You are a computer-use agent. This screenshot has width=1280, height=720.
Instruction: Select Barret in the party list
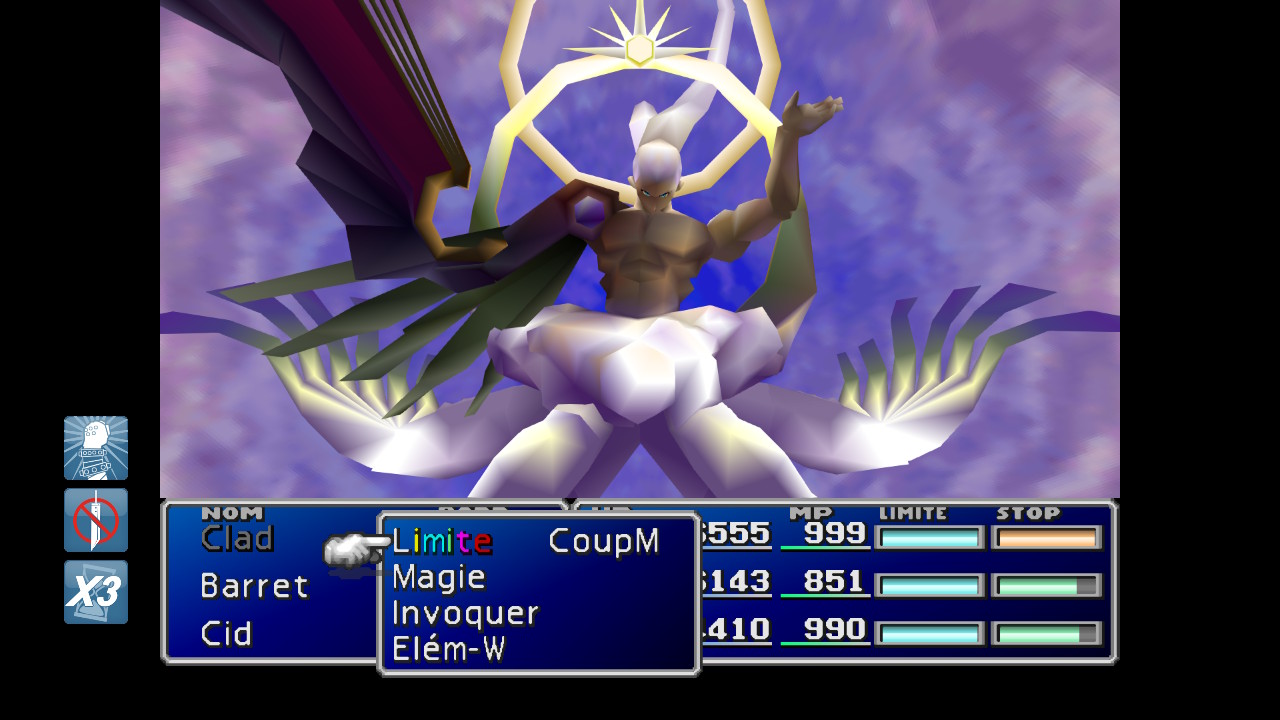254,586
